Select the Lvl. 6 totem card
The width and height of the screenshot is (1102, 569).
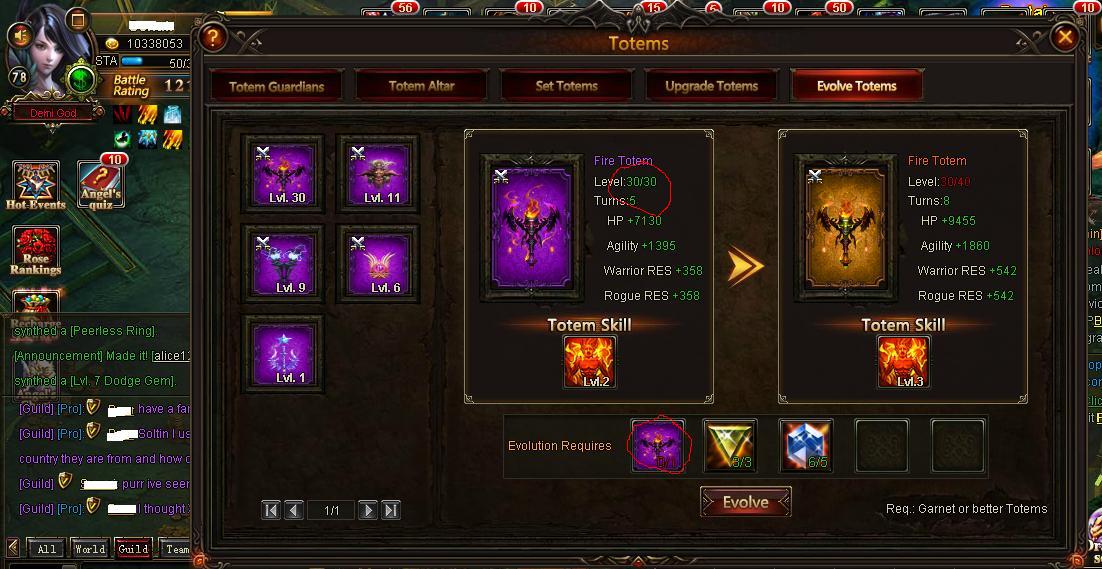(x=378, y=264)
